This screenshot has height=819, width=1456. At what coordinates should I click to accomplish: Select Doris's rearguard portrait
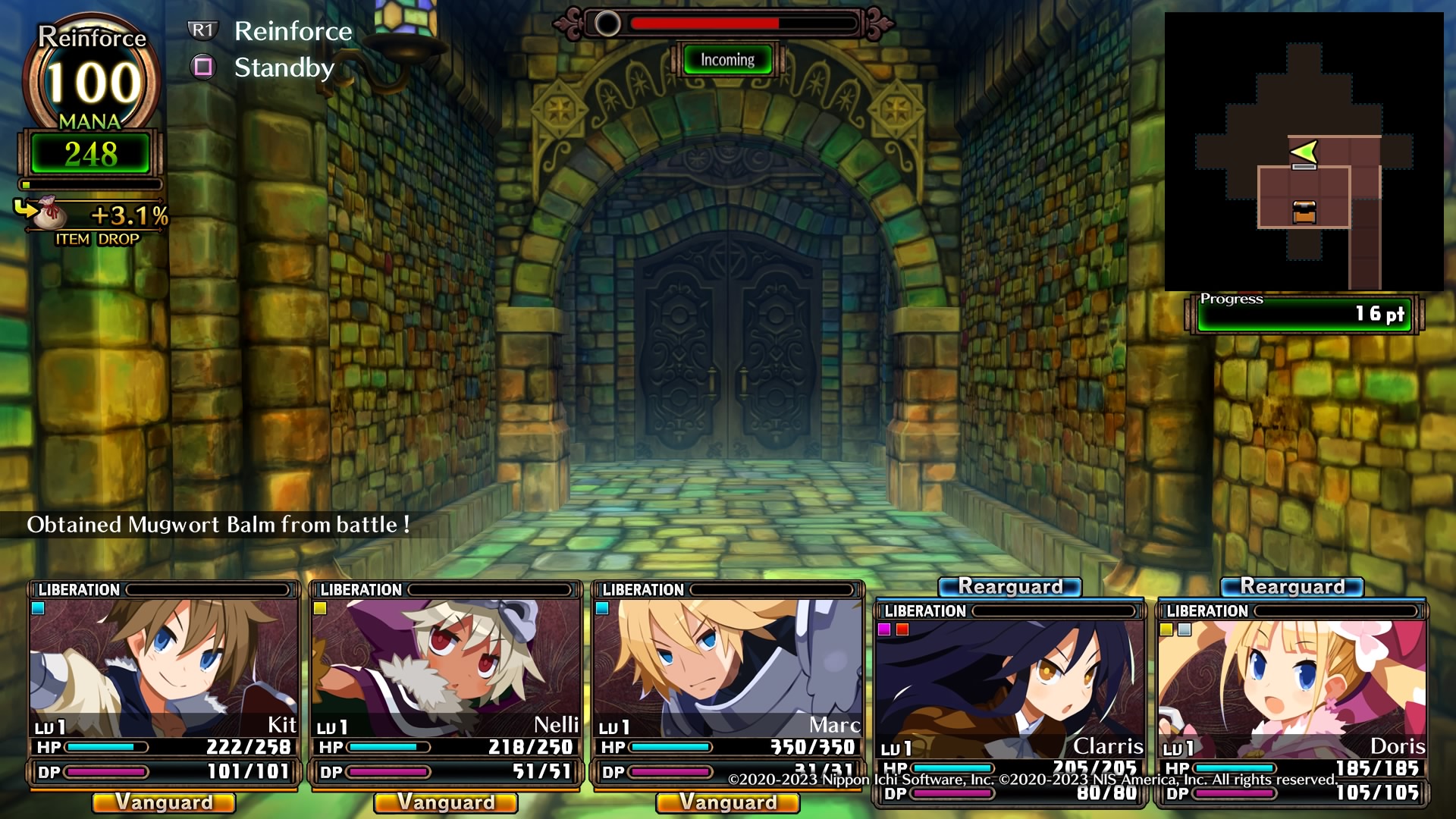click(x=1291, y=686)
